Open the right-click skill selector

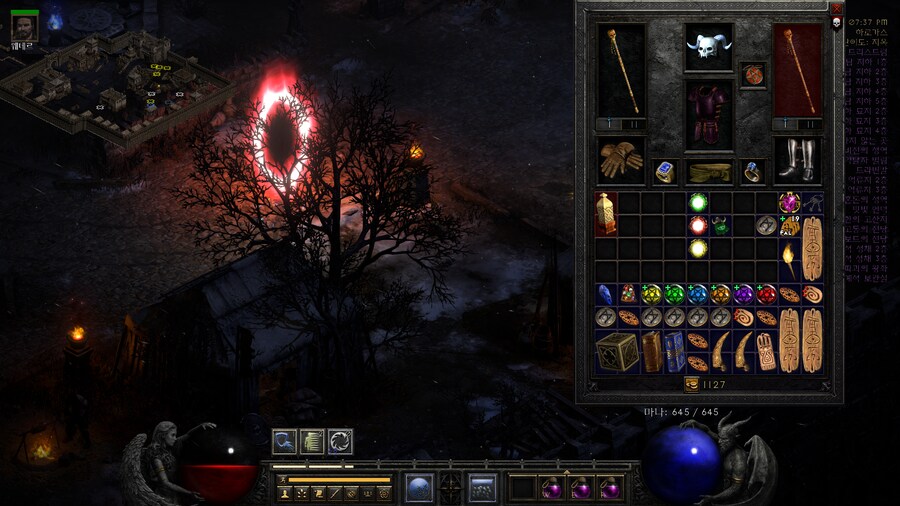(x=483, y=487)
